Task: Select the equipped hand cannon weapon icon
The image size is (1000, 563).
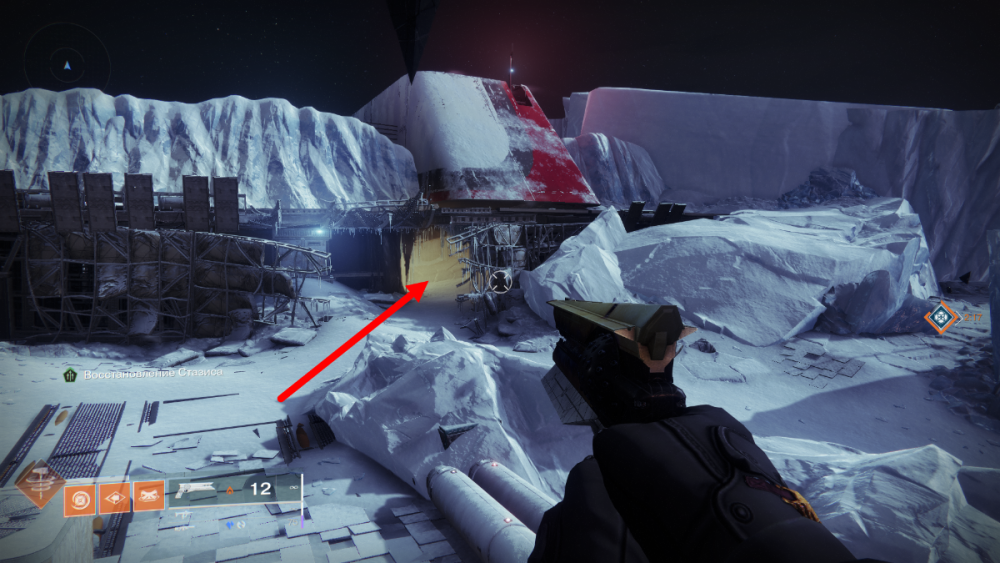Action: pyautogui.click(x=196, y=490)
